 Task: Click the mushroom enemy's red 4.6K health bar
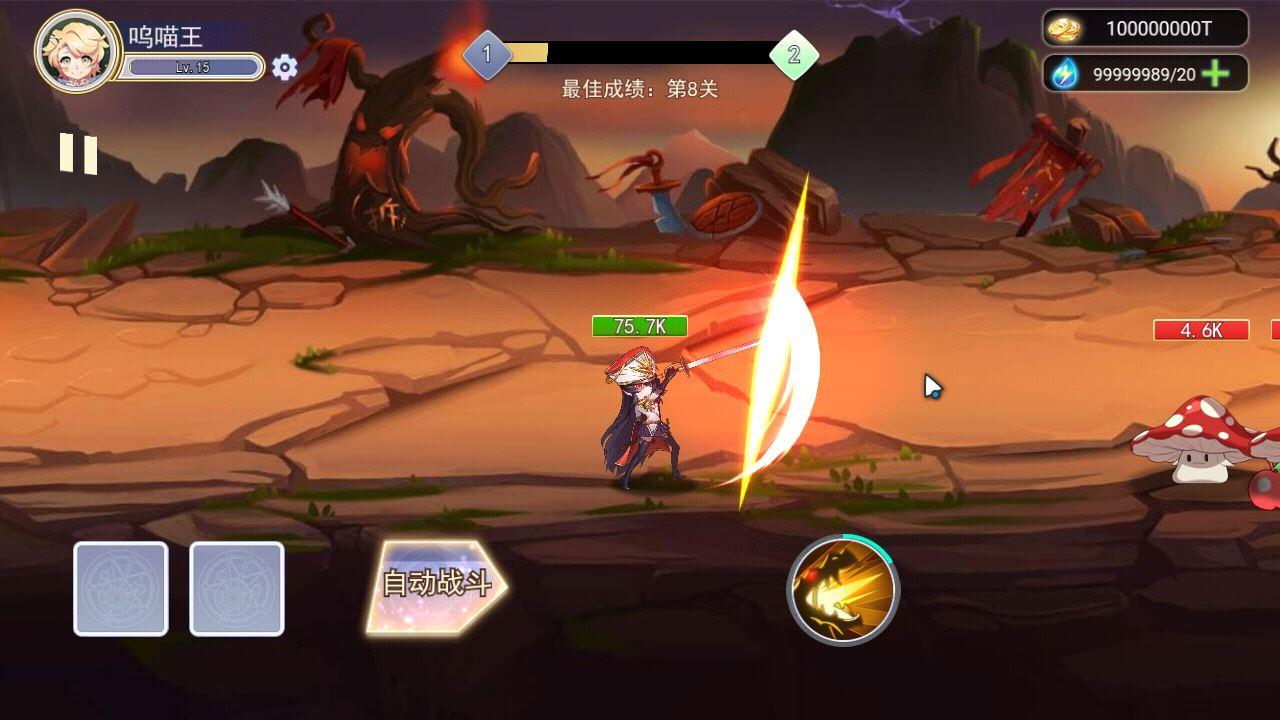point(1204,330)
